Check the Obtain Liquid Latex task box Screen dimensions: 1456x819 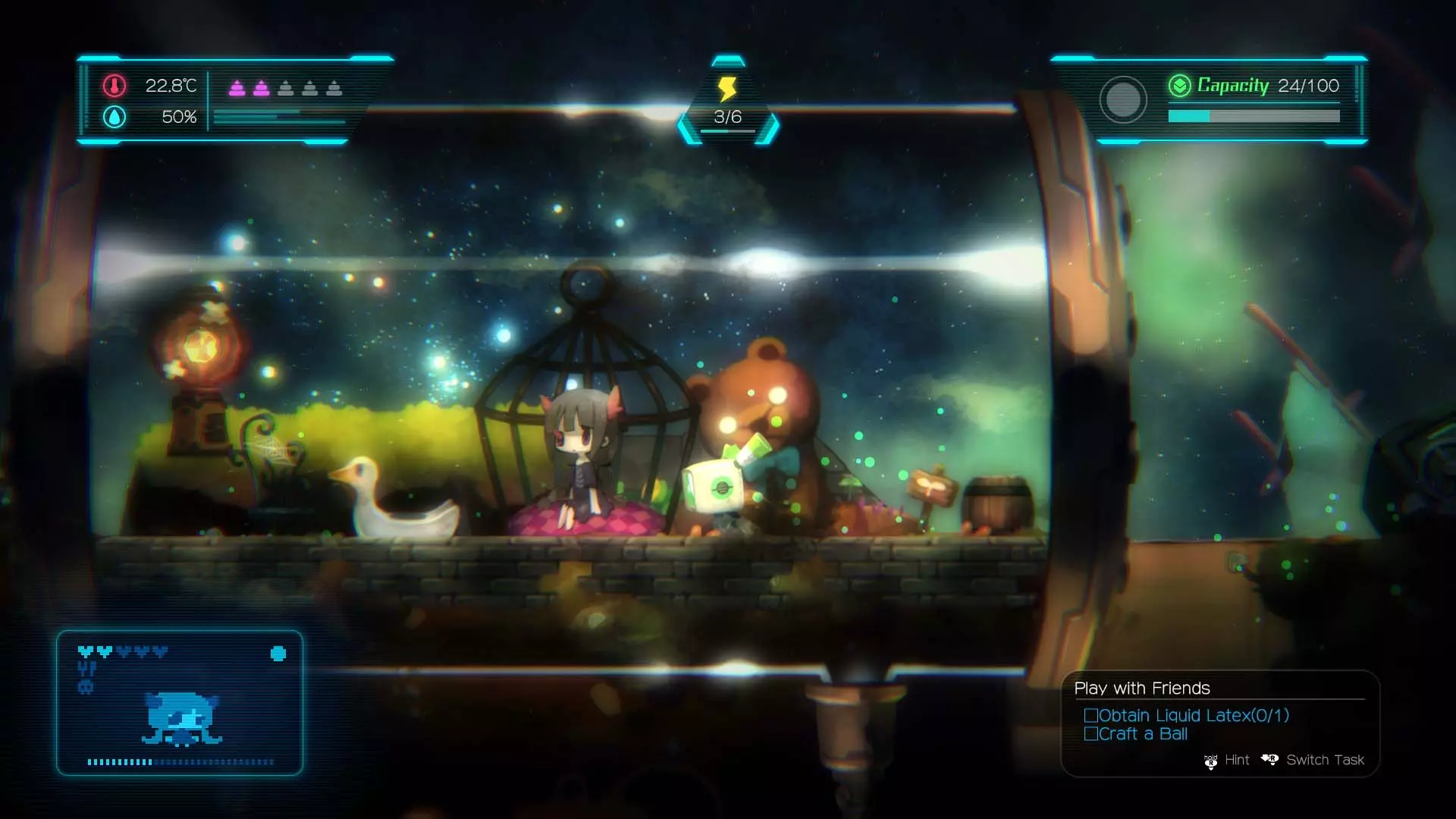tap(1092, 714)
